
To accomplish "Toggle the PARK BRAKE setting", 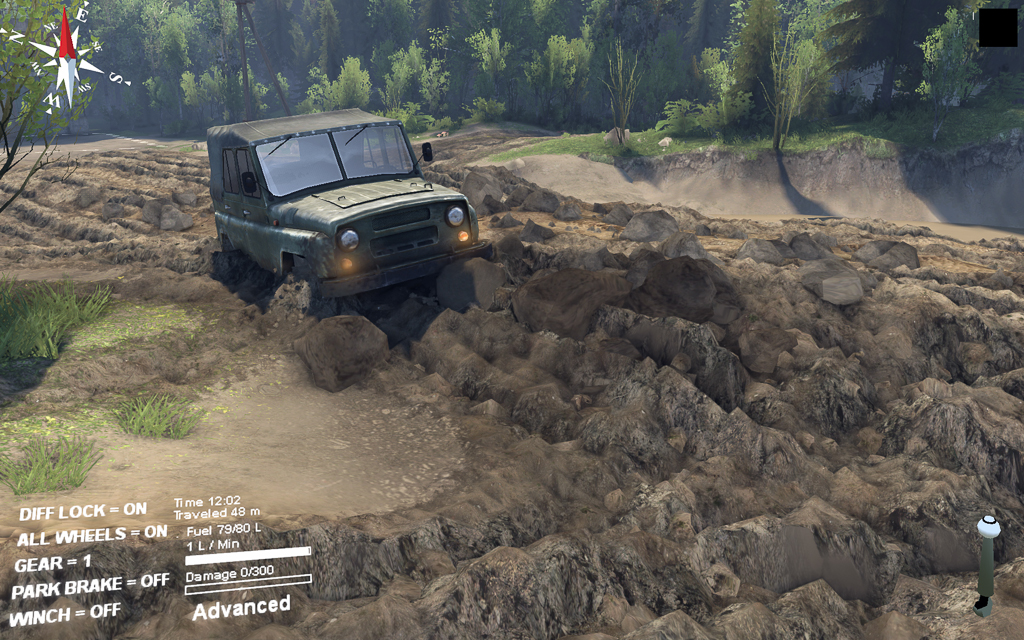I will 90,584.
